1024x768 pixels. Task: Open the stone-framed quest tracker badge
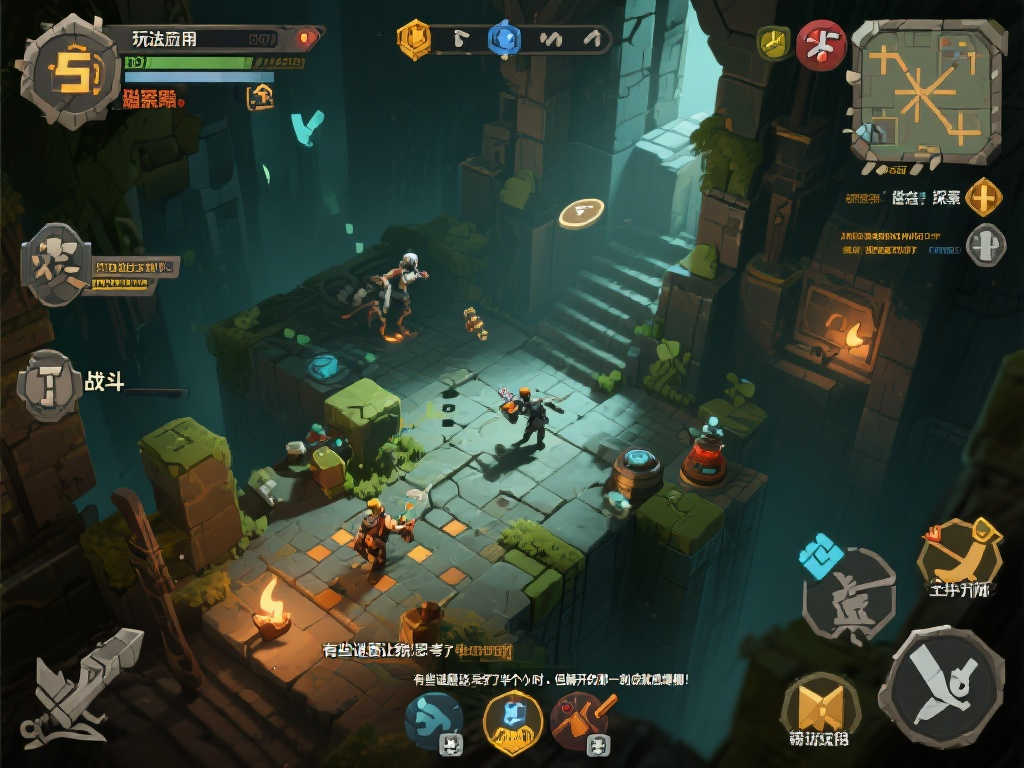tap(56, 265)
